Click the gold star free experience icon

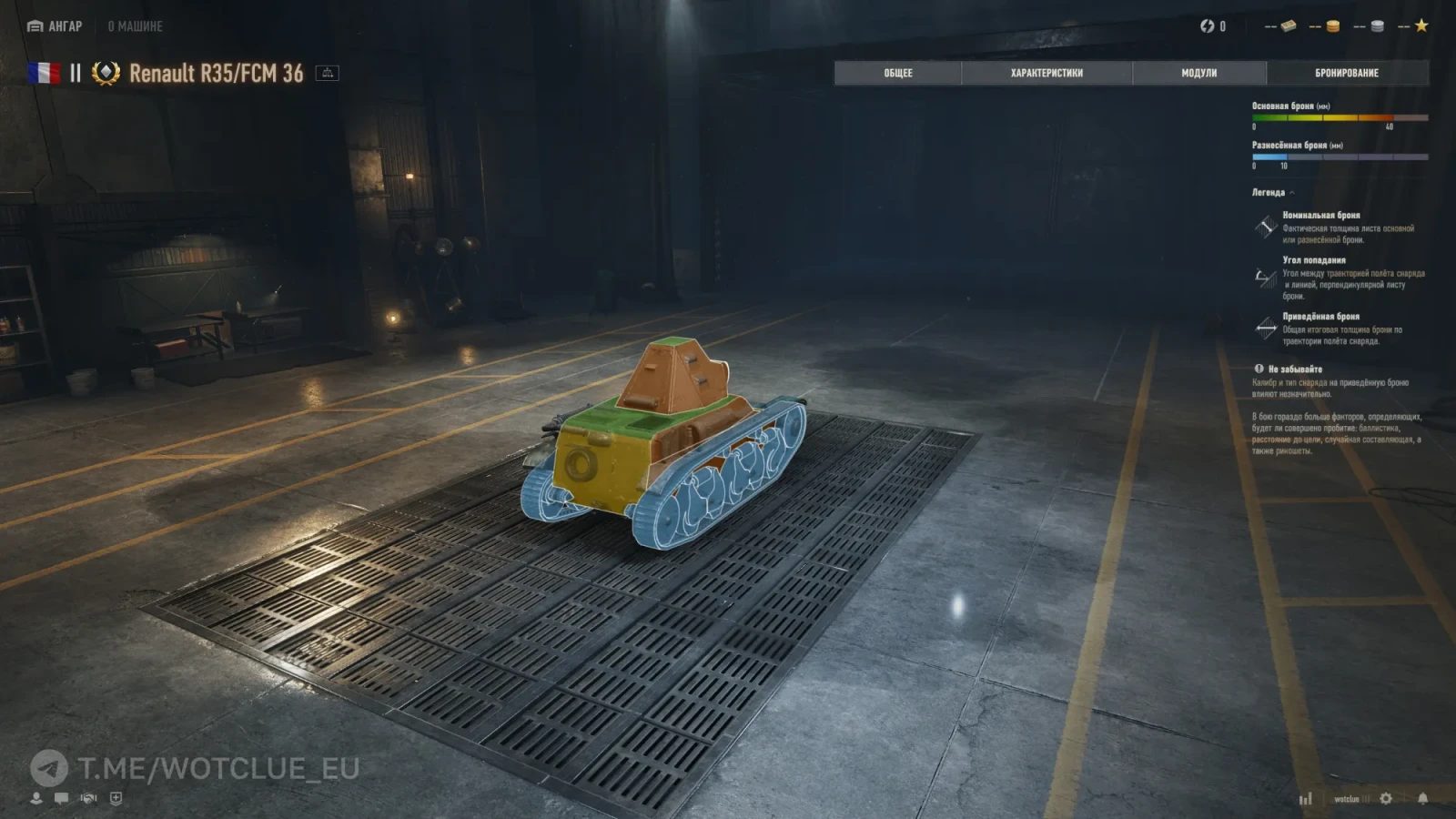(1421, 26)
